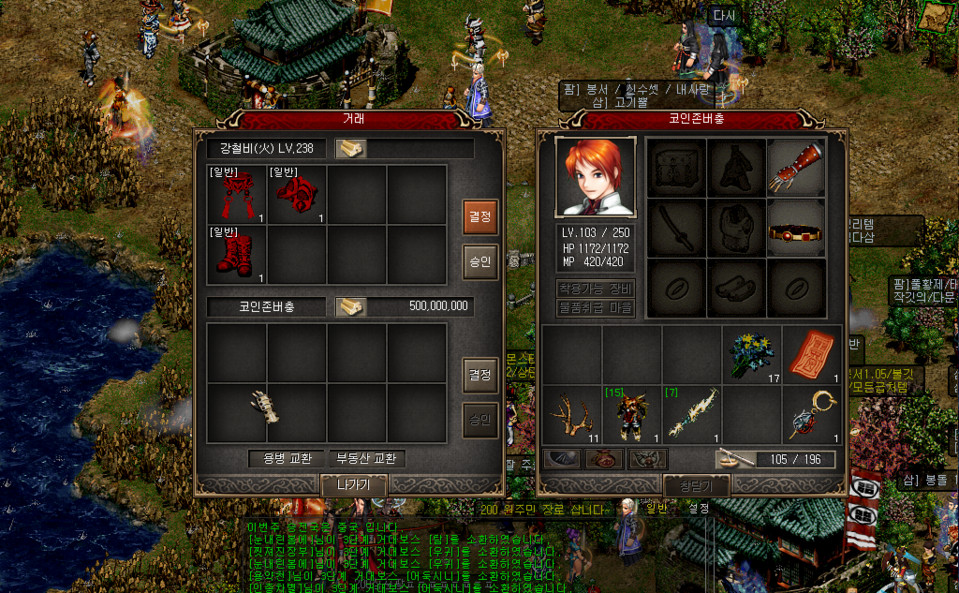
Task: Open the 물품취급 마을 info
Action: (596, 308)
